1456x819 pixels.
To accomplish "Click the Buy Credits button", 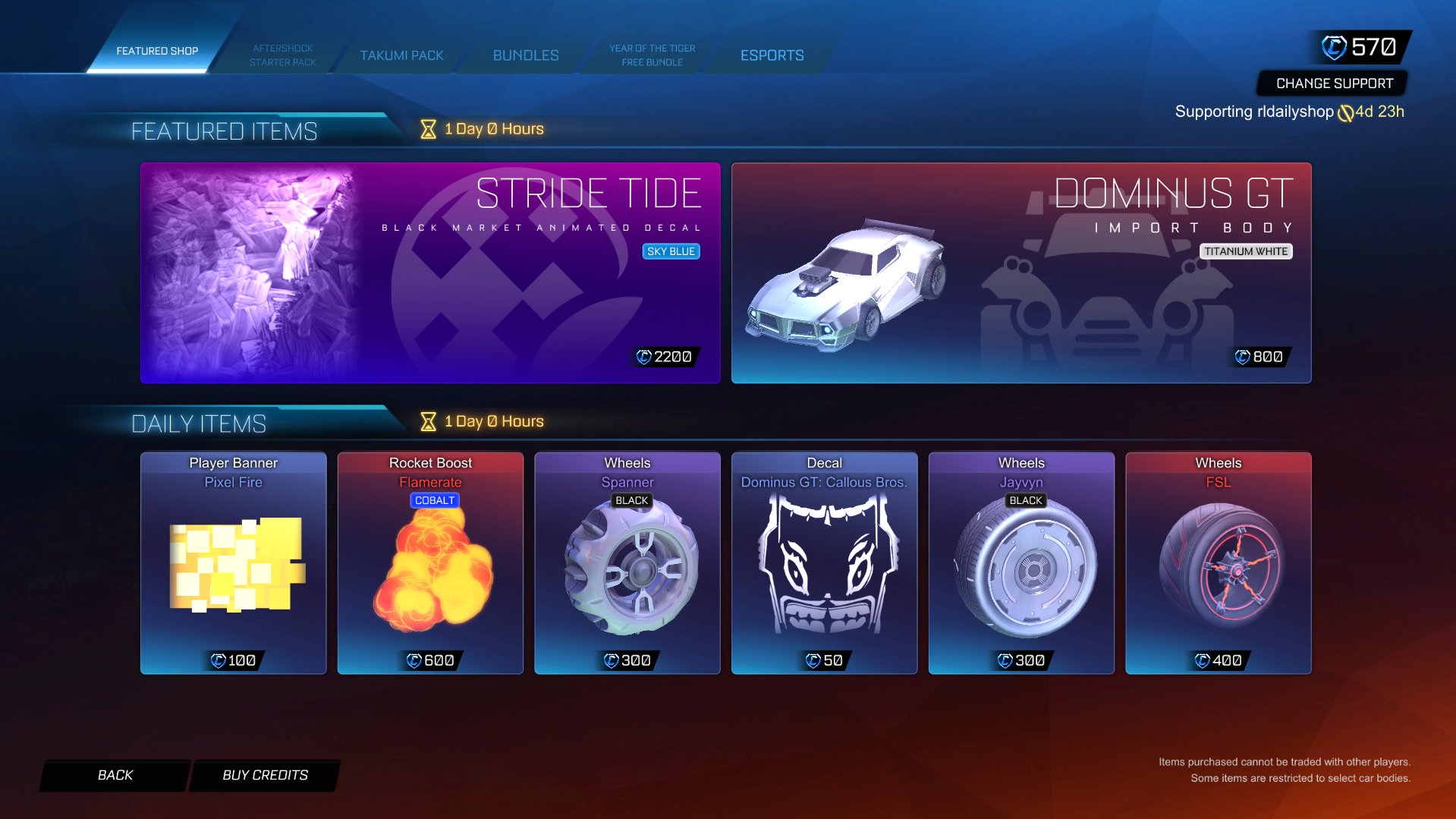I will [x=263, y=774].
